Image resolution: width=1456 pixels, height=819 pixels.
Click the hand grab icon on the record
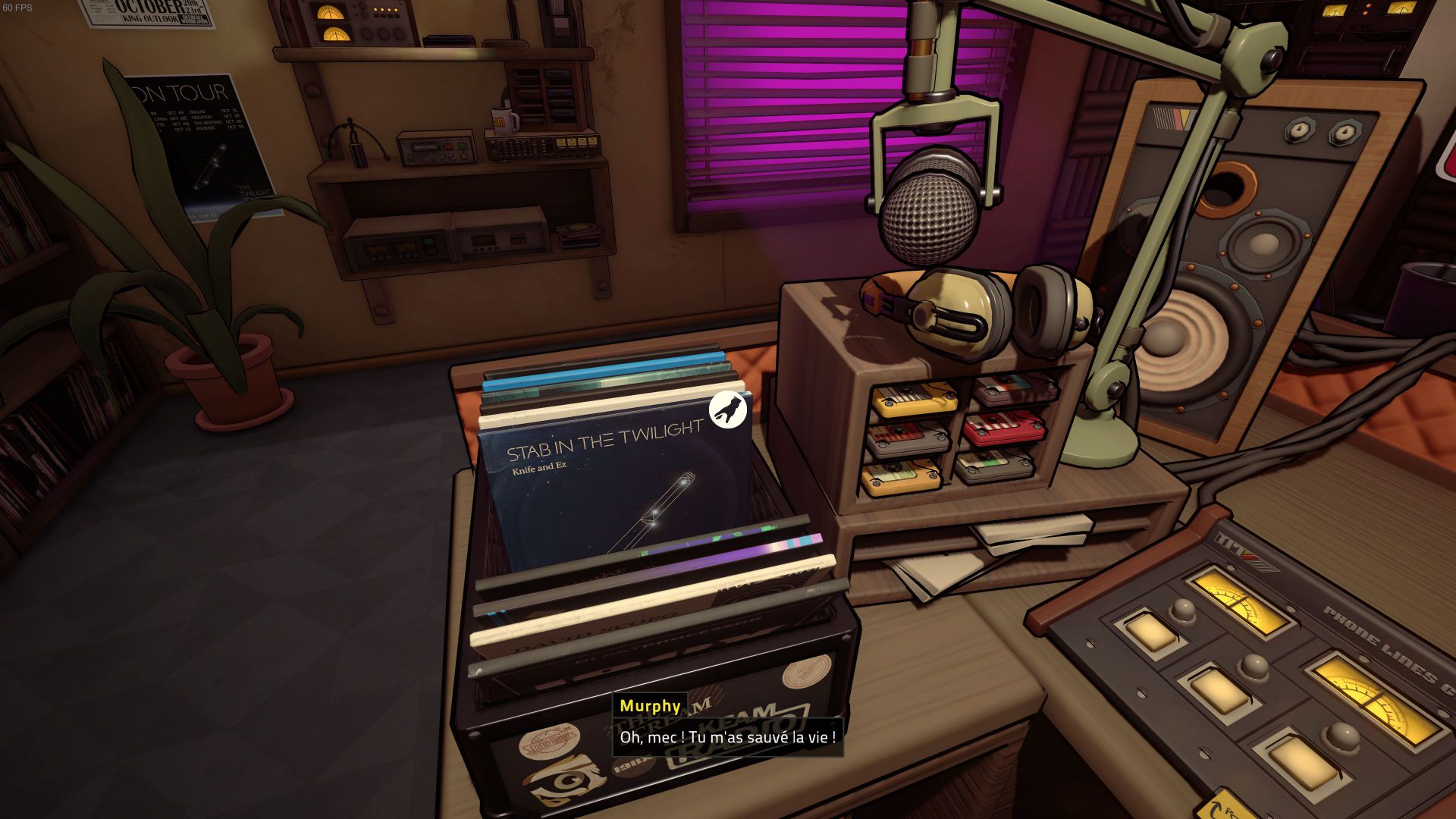(728, 409)
